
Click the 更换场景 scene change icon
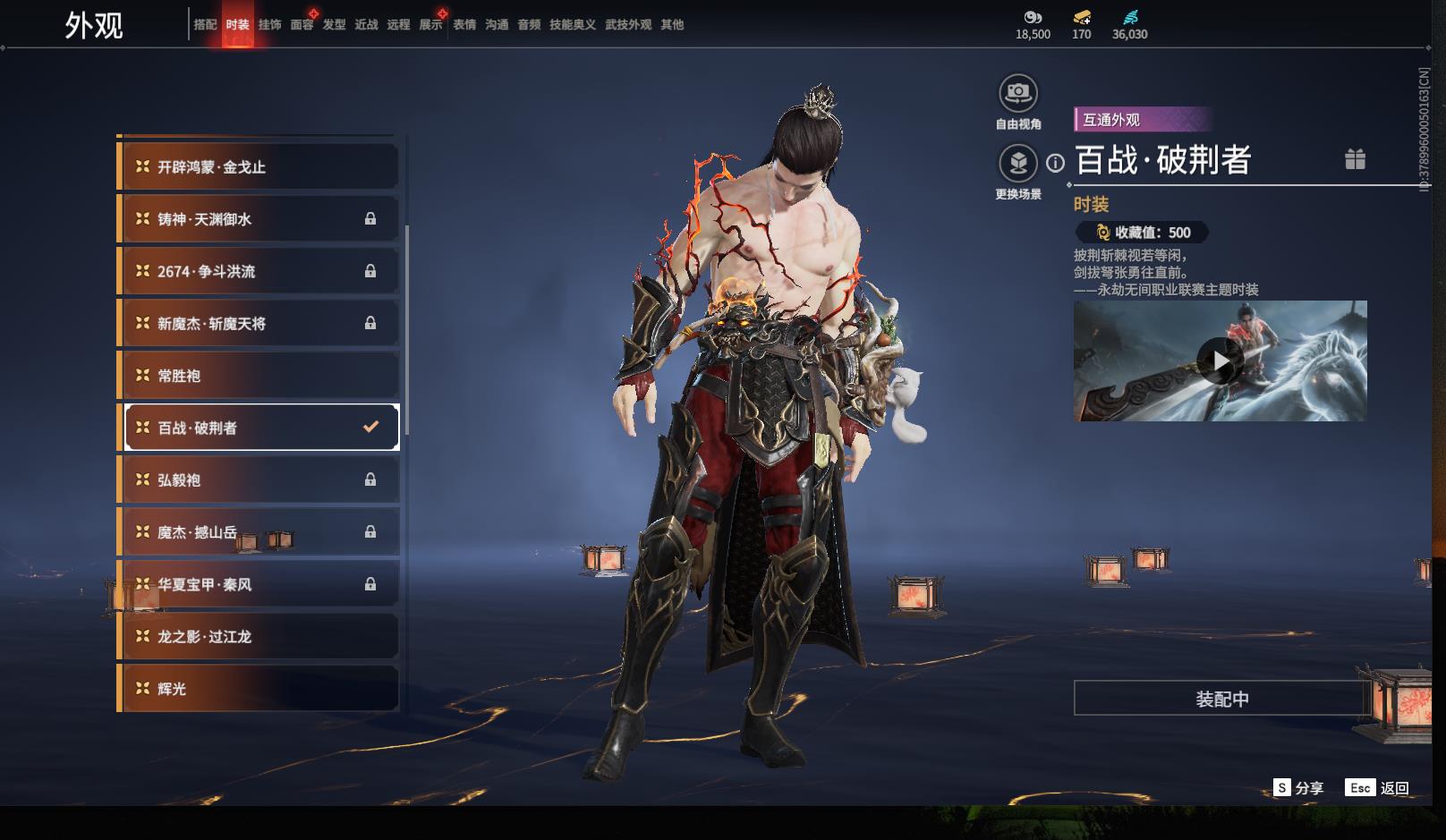1017,164
